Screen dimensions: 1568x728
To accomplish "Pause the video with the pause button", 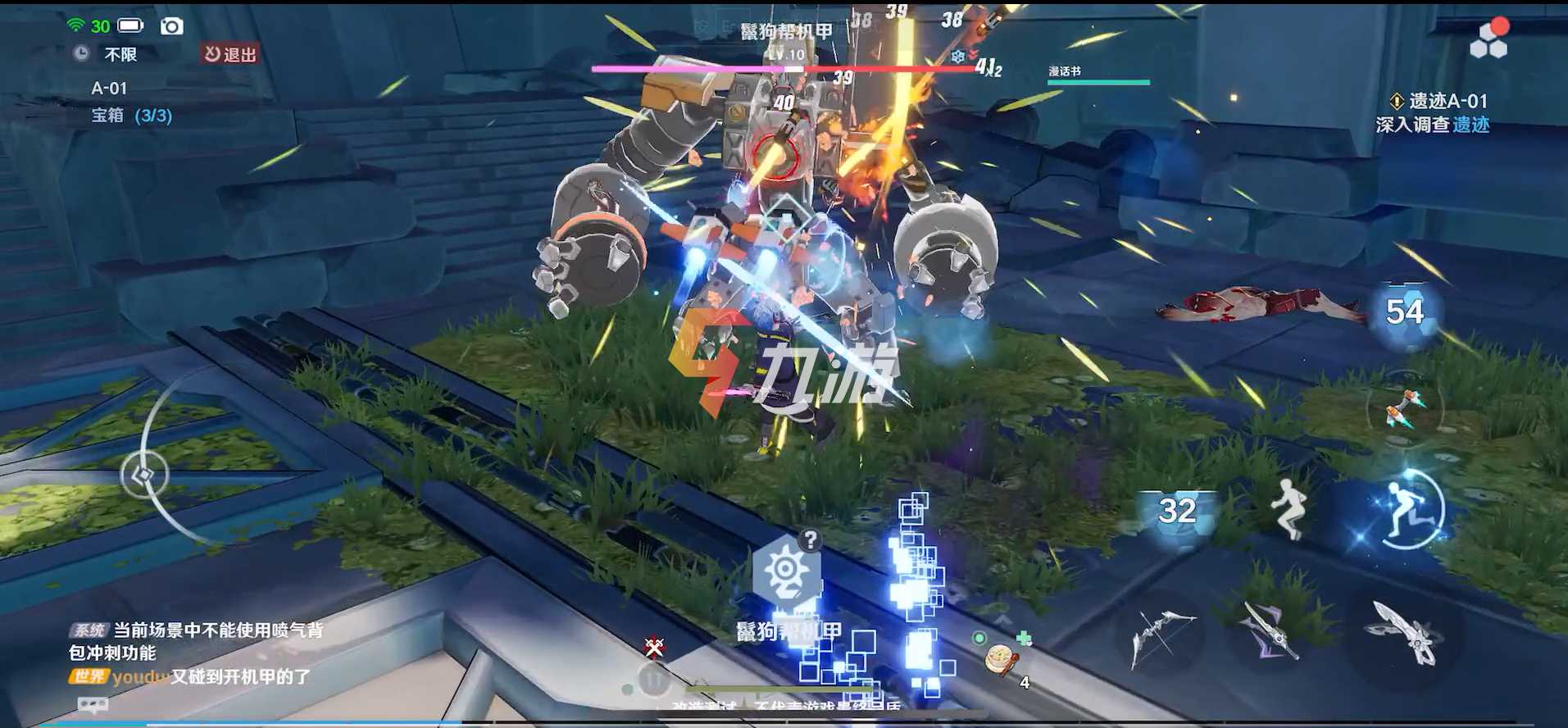I will (654, 680).
